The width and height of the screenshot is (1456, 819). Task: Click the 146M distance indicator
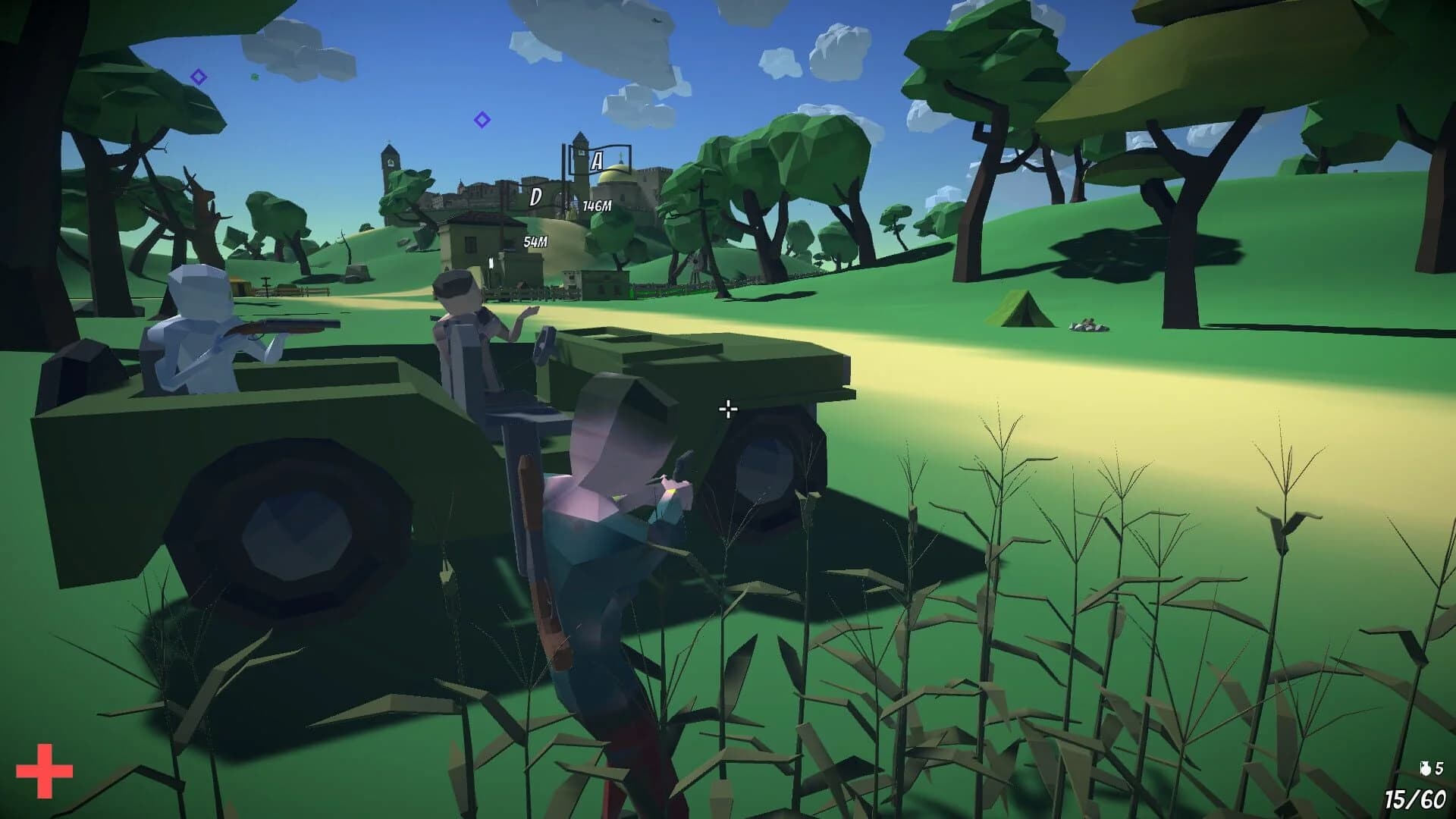pyautogui.click(x=596, y=206)
